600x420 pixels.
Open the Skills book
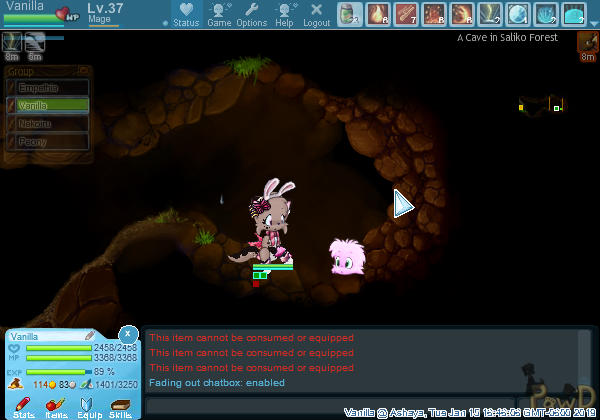tap(121, 406)
